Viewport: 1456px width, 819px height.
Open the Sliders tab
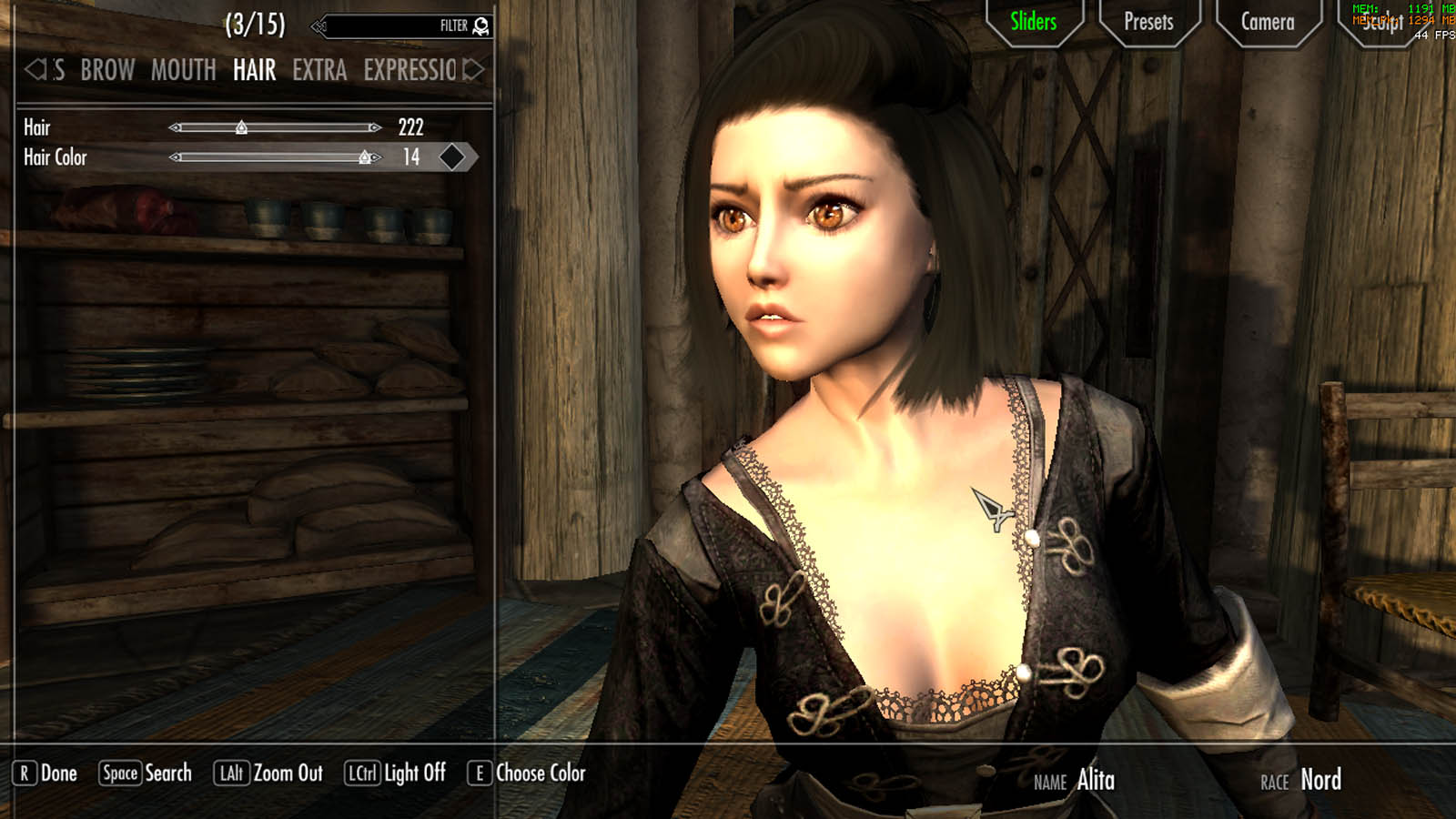click(x=1033, y=22)
